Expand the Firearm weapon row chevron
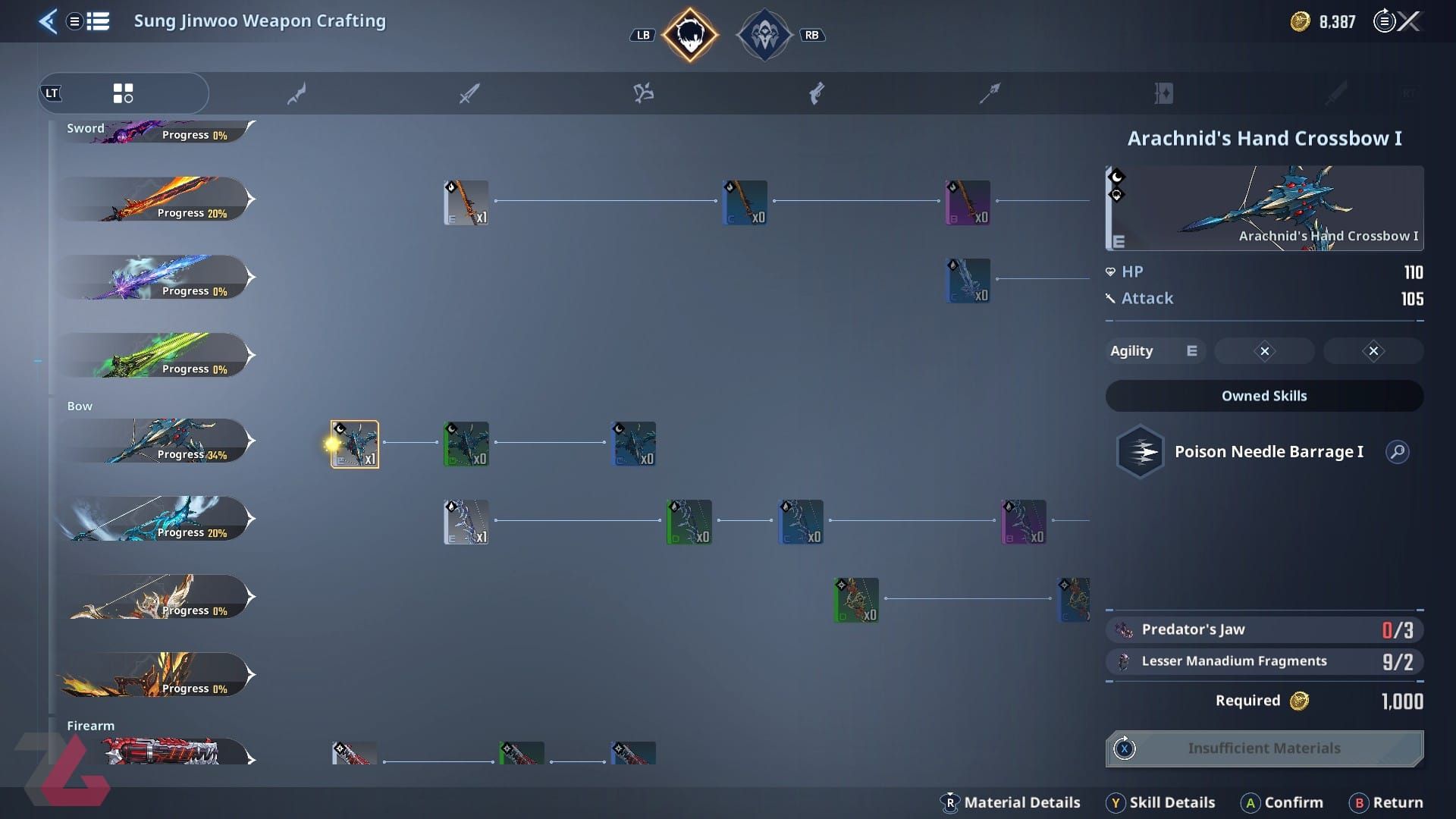Screen dimensions: 1456x819 pos(250,755)
